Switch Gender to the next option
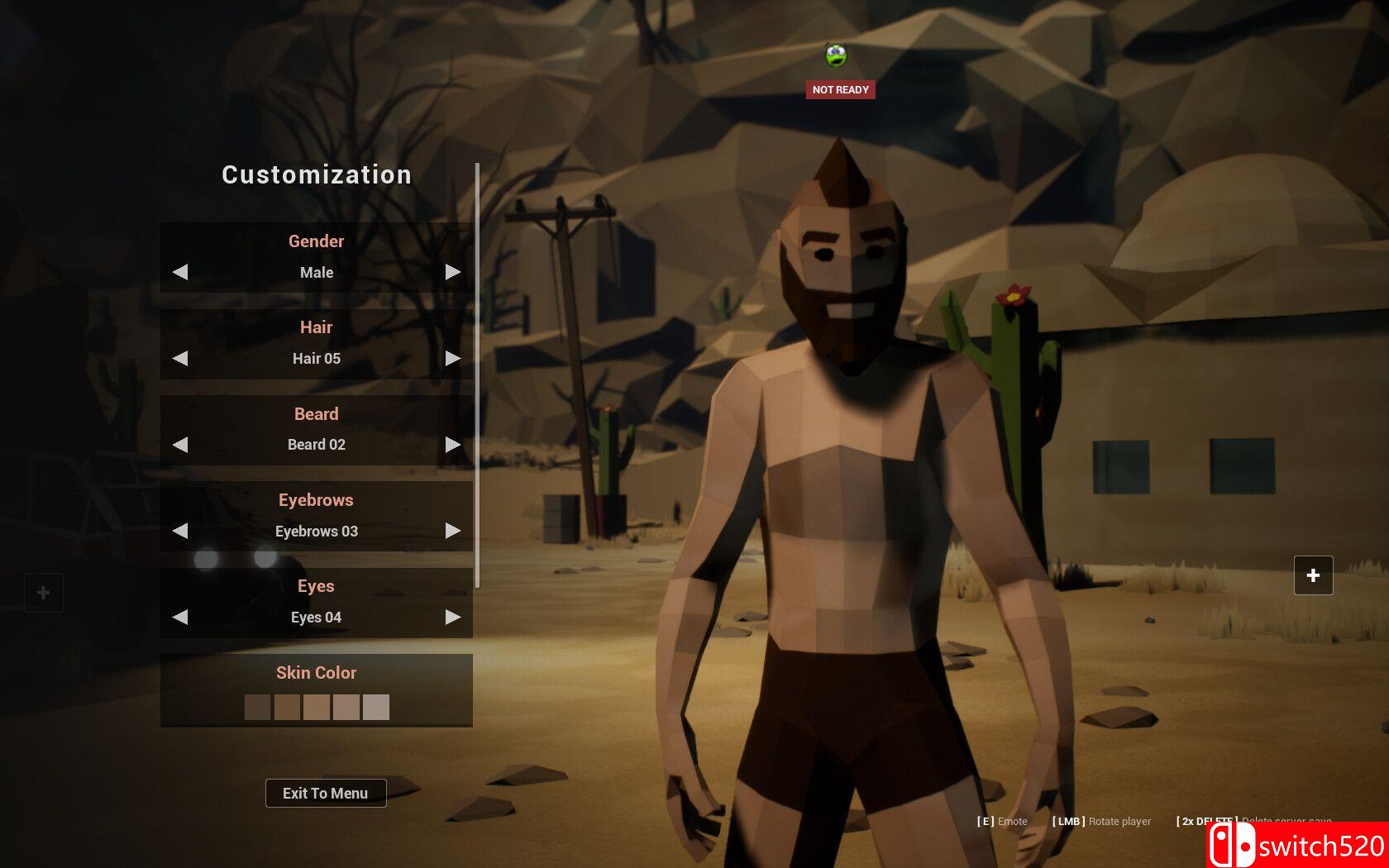 tap(452, 272)
